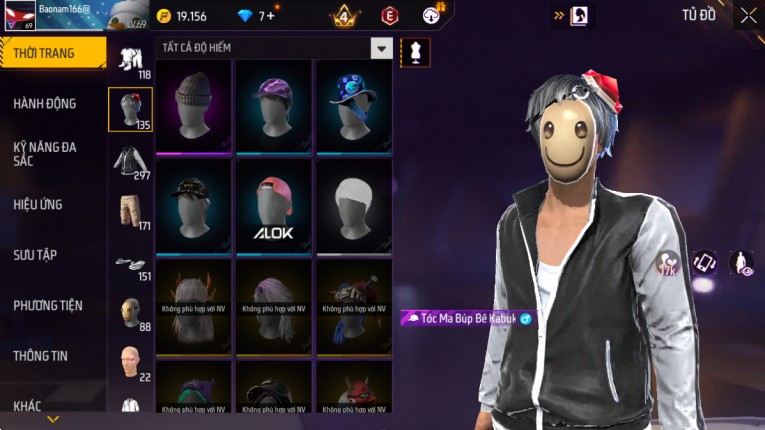Go to the HIỆU ỨNG tab
765x430 pixels.
click(38, 204)
